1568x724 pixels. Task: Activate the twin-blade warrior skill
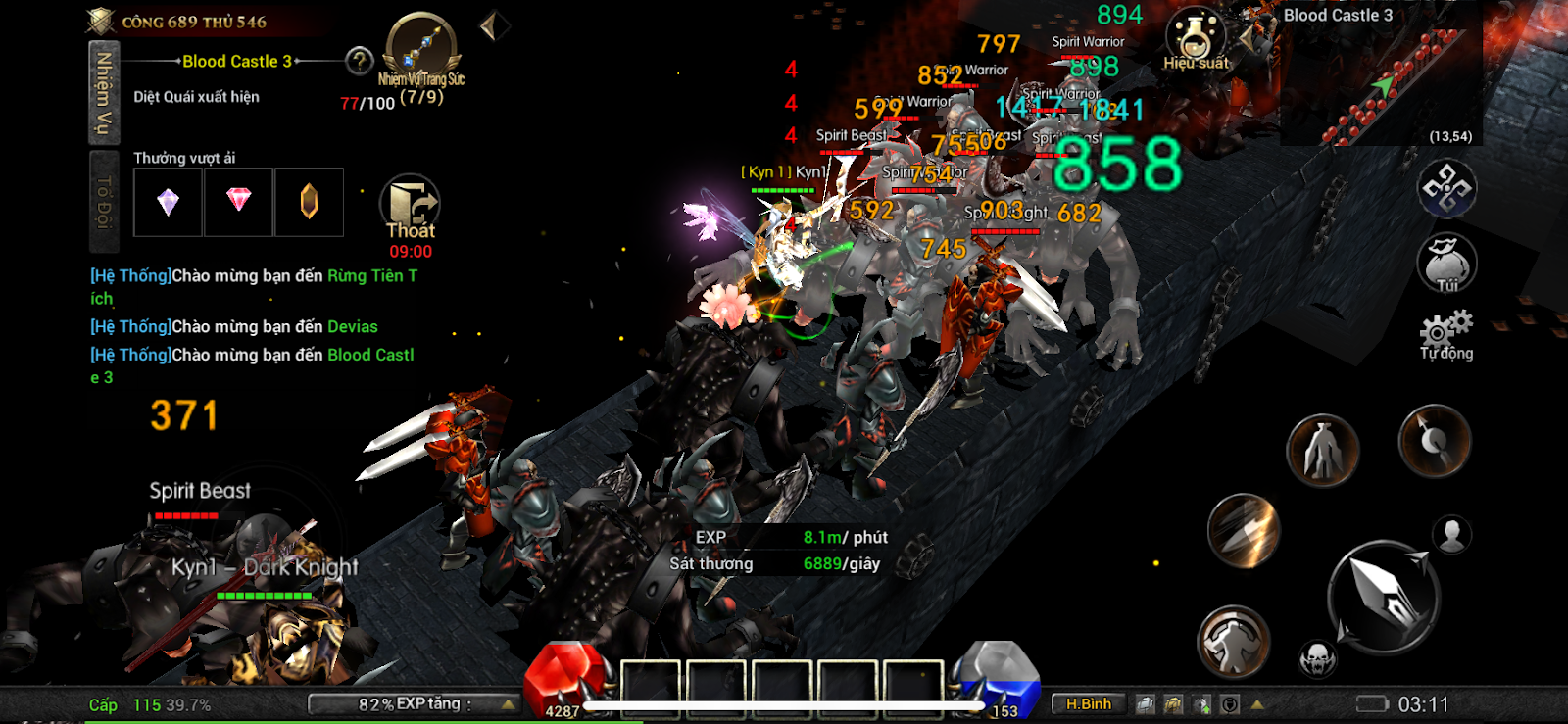1322,451
